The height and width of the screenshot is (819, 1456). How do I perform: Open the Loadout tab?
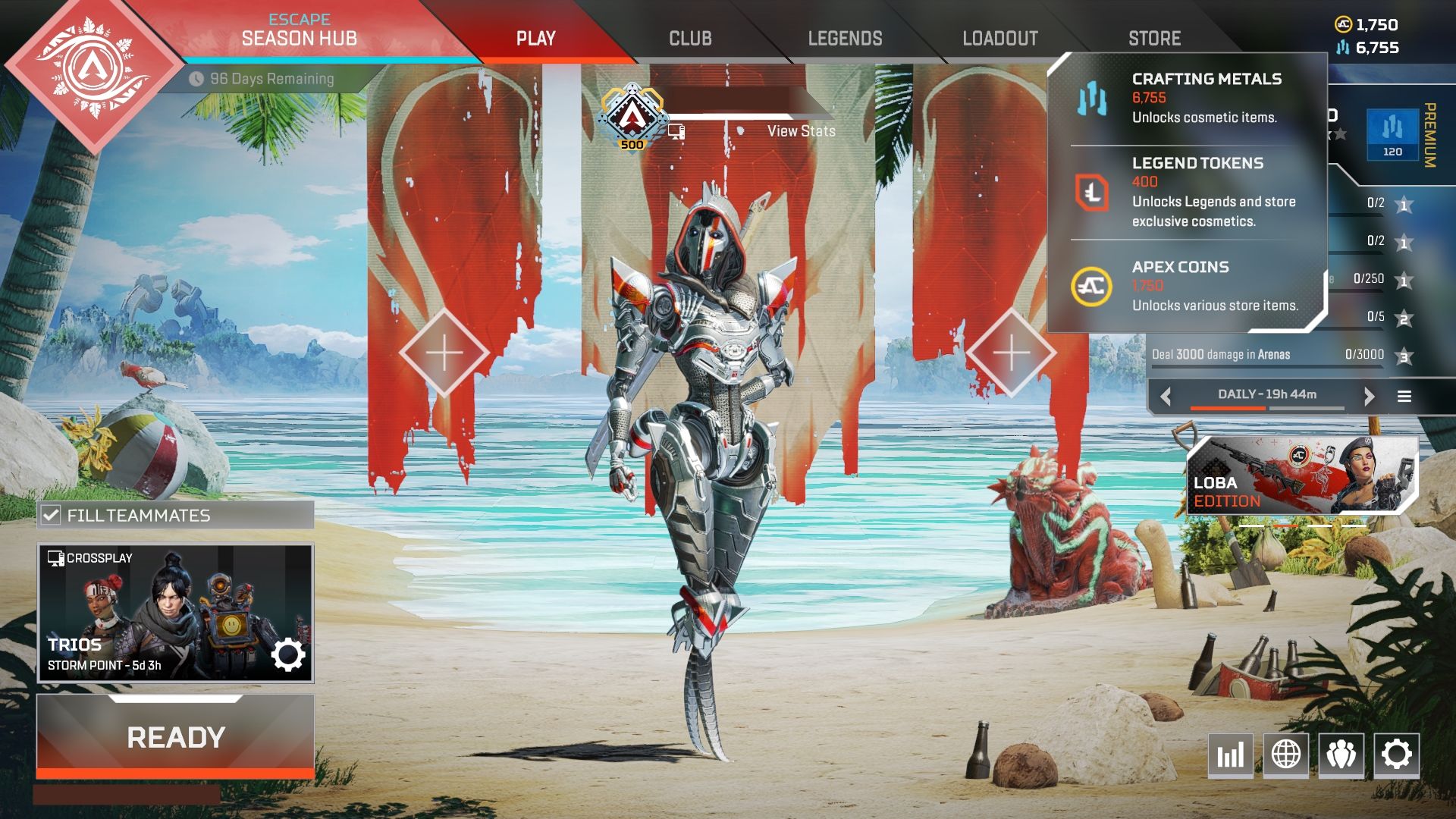[x=999, y=39]
